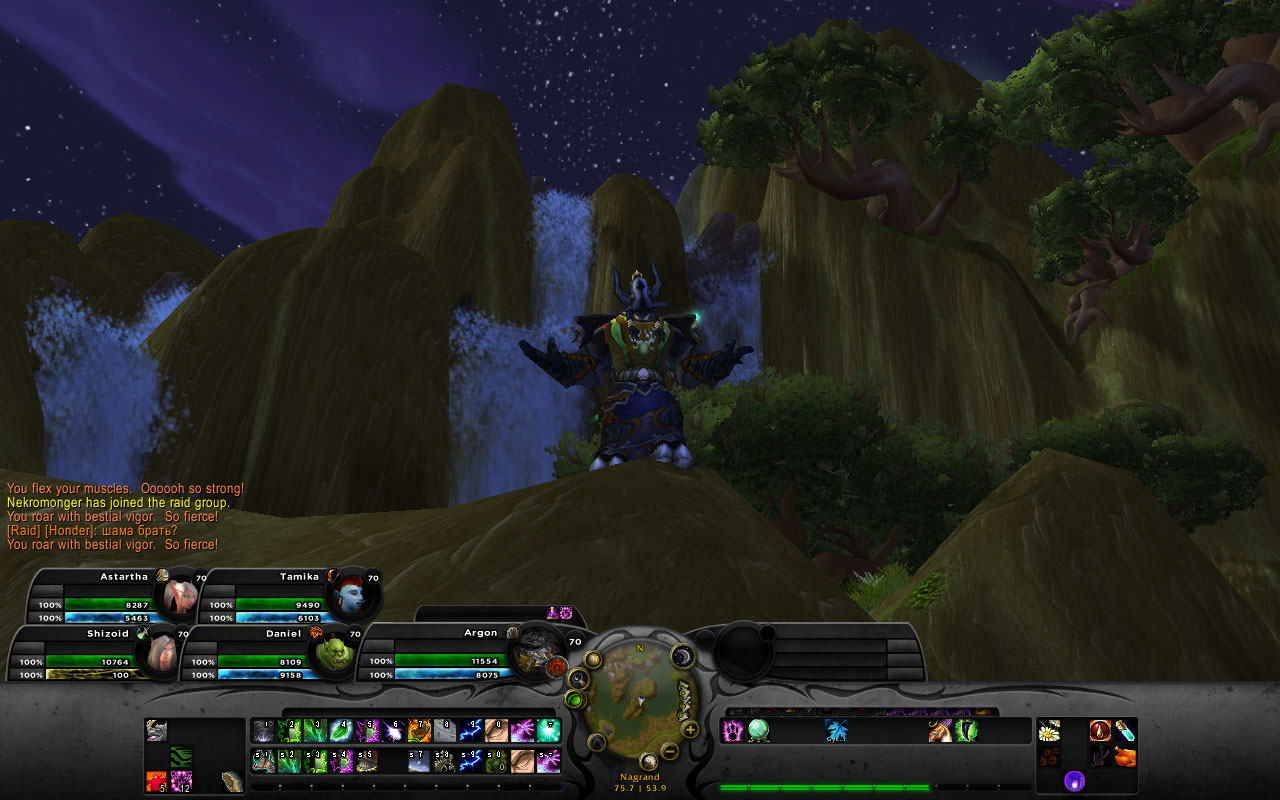Activate the lightning ability on key 9
This screenshot has height=800, width=1280.
pos(470,731)
